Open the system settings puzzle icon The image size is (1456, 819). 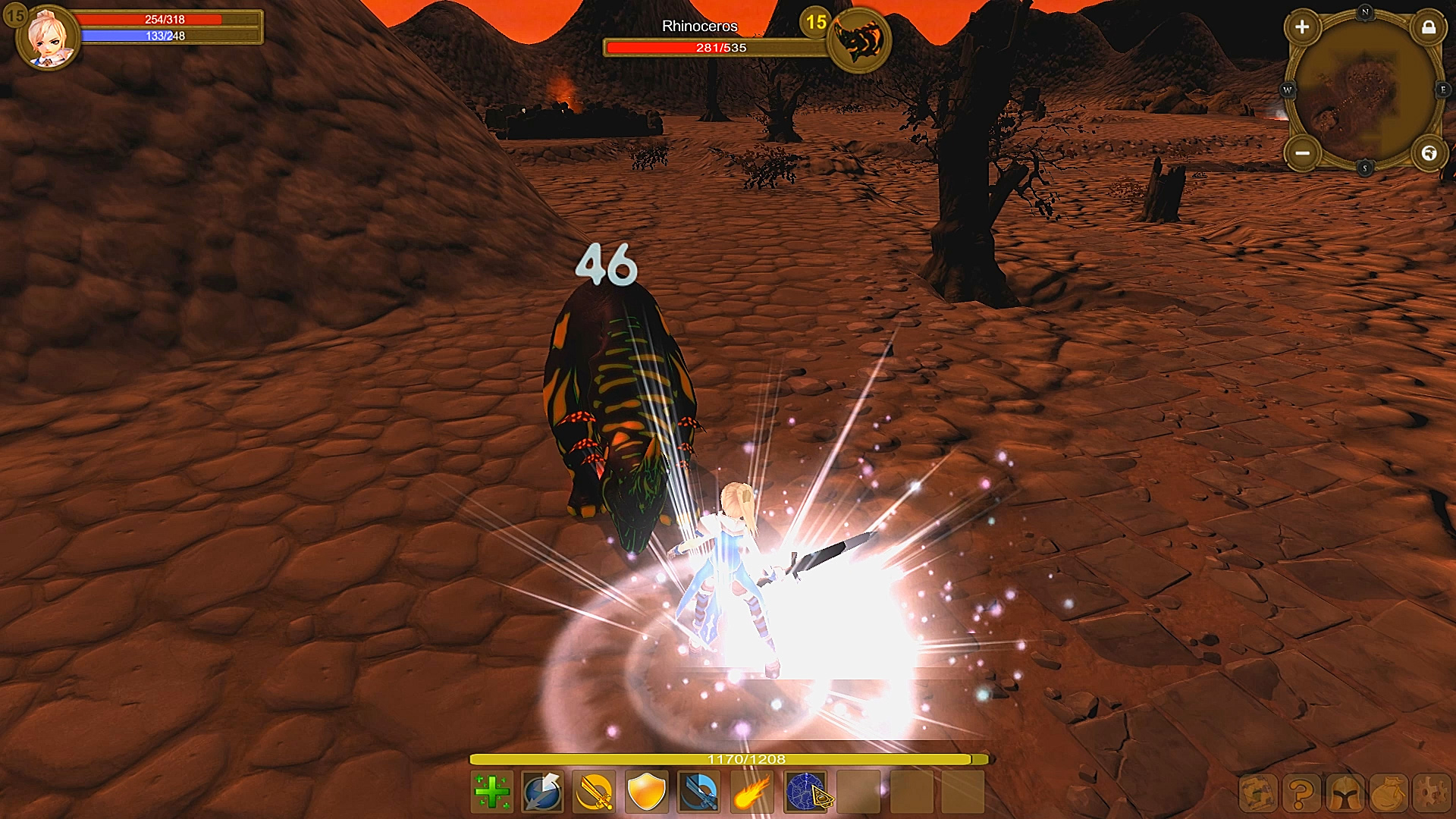pos(1432,795)
